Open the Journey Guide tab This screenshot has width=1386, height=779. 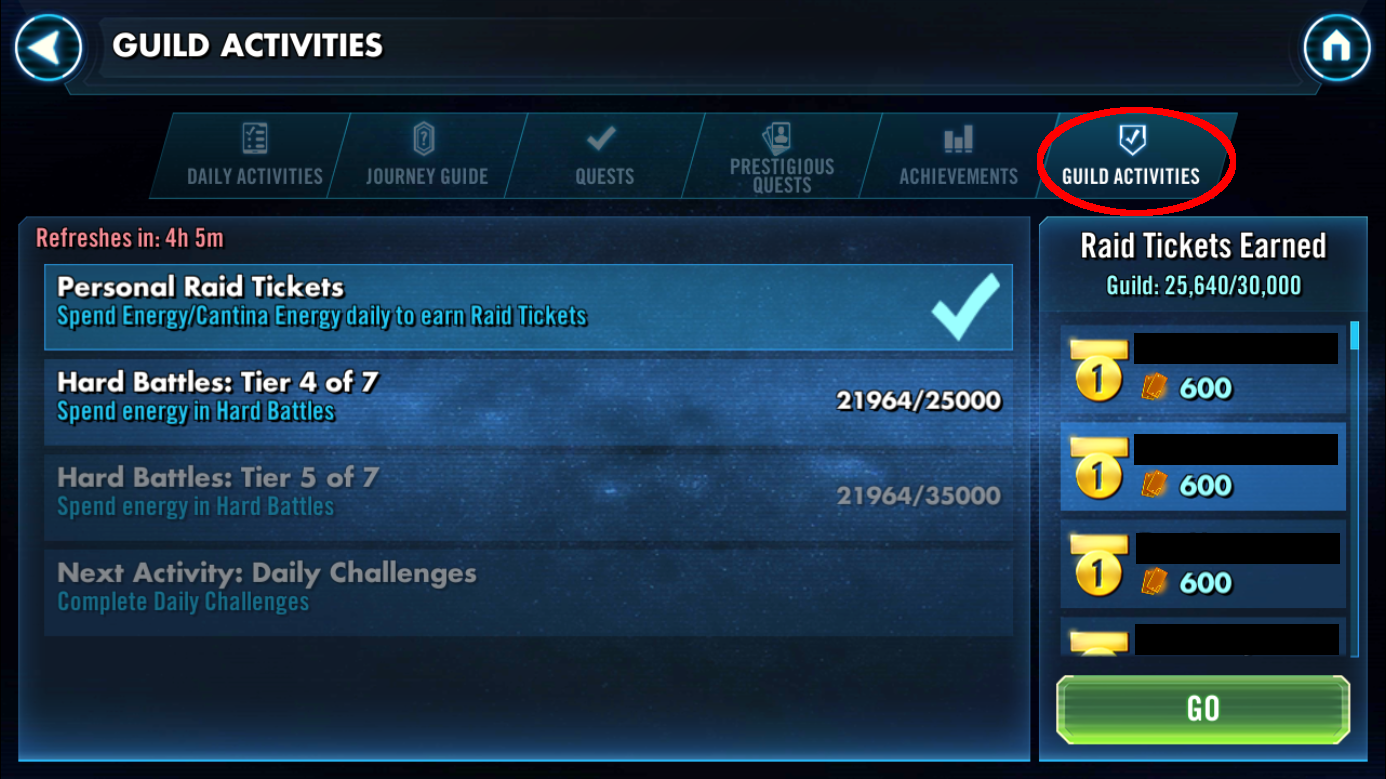point(426,156)
